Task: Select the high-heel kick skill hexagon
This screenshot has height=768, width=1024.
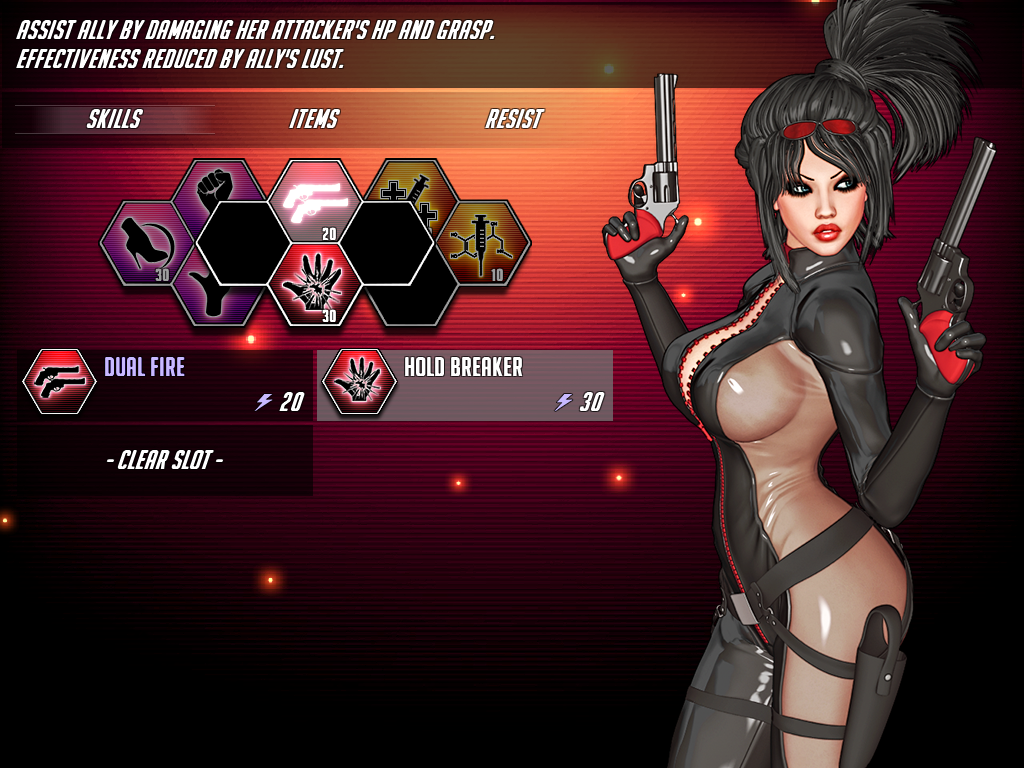Action: point(142,244)
